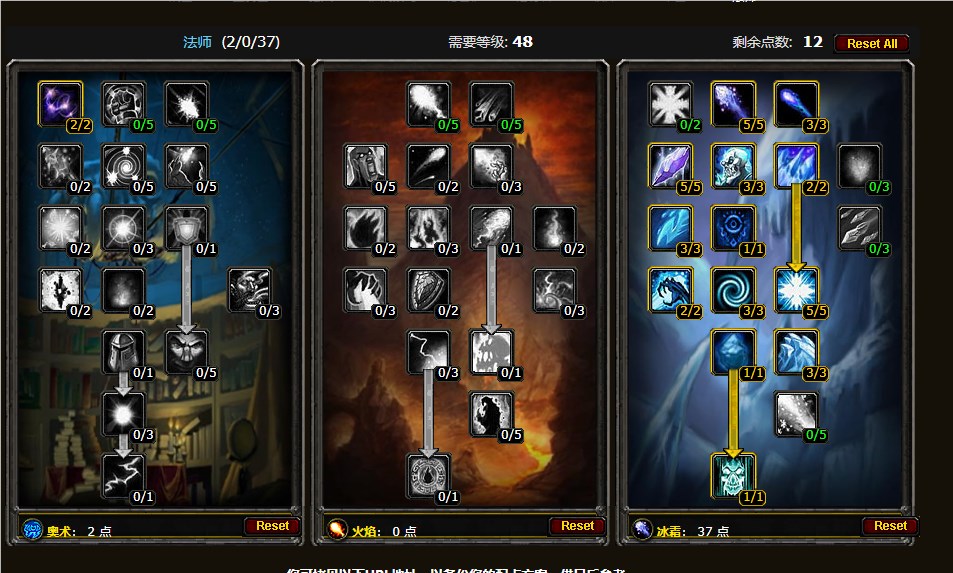Select the Frostbite frozen skull talent

pos(733,165)
